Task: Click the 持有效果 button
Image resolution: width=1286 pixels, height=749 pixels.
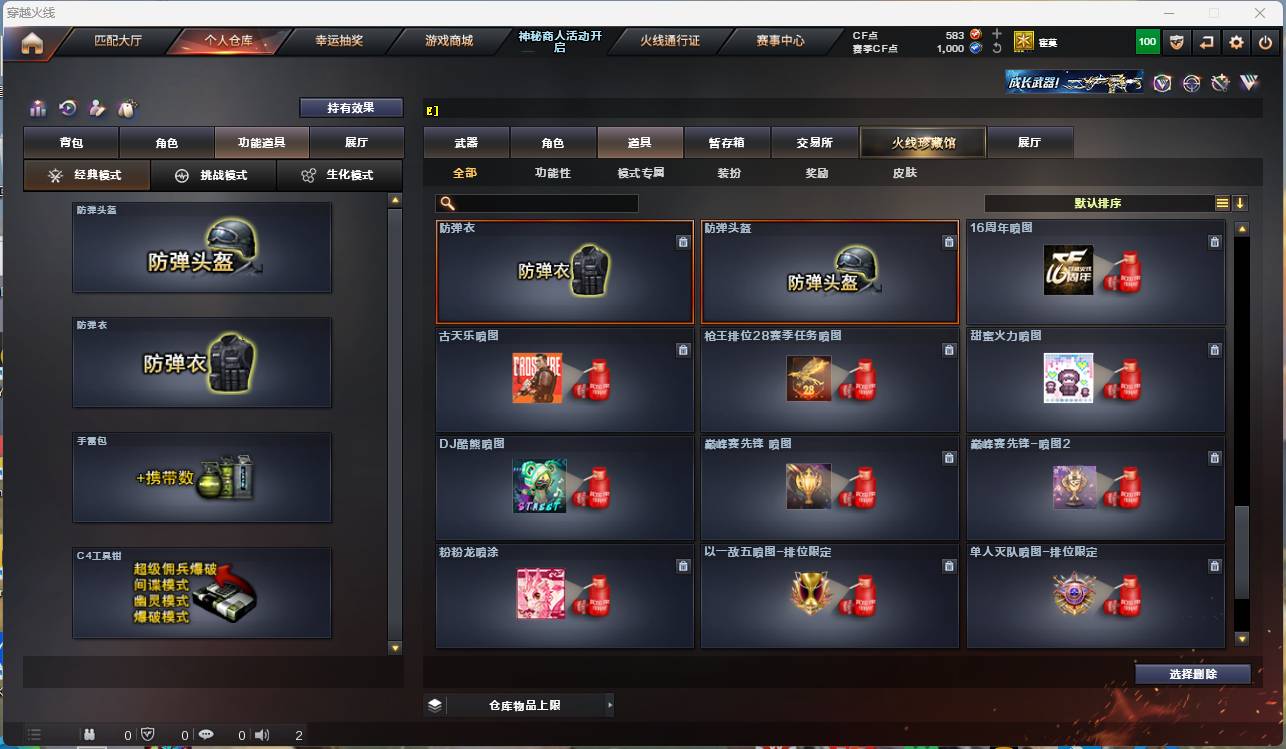Action: point(351,107)
